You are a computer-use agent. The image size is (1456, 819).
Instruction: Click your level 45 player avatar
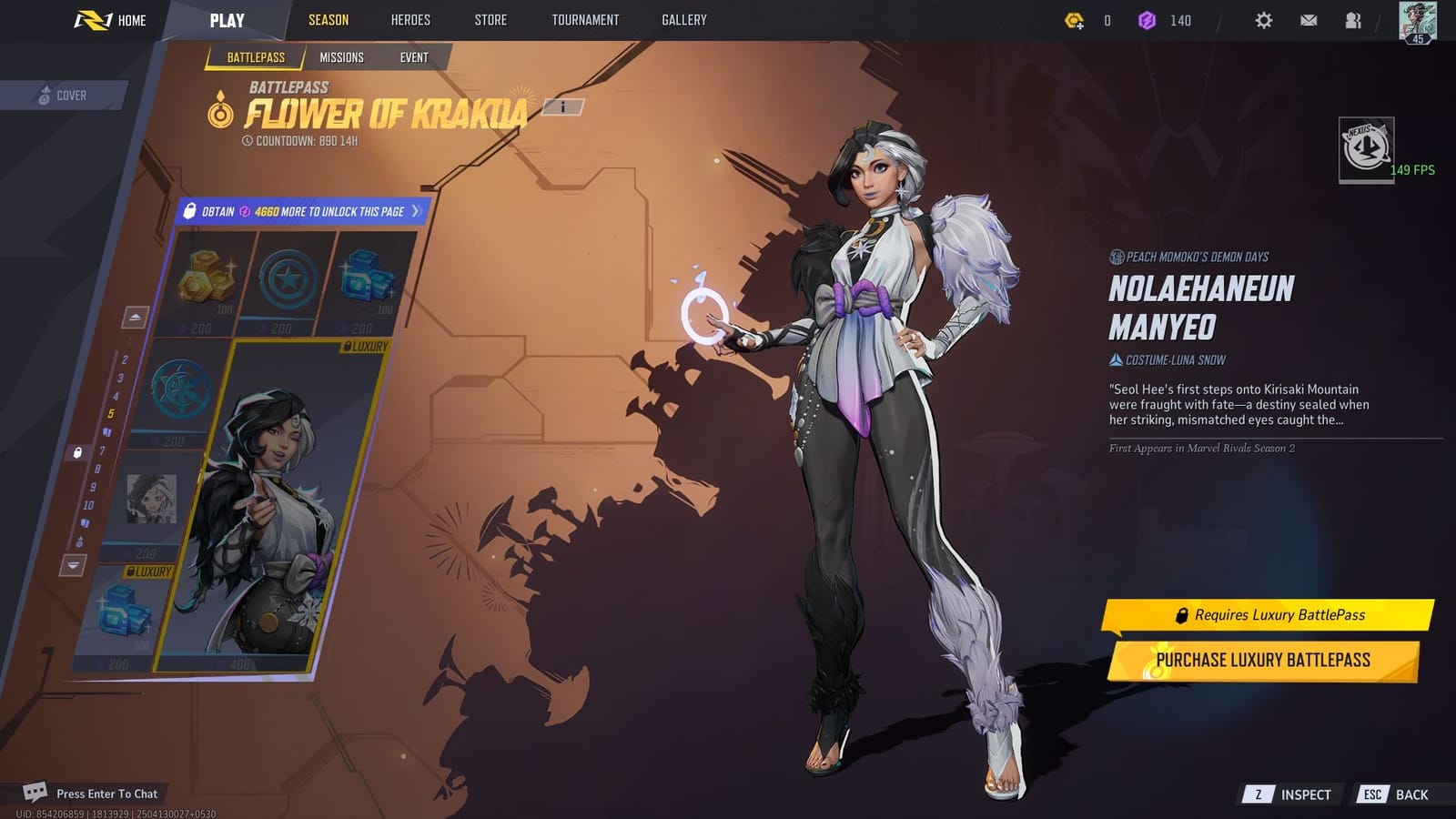coord(1416,23)
